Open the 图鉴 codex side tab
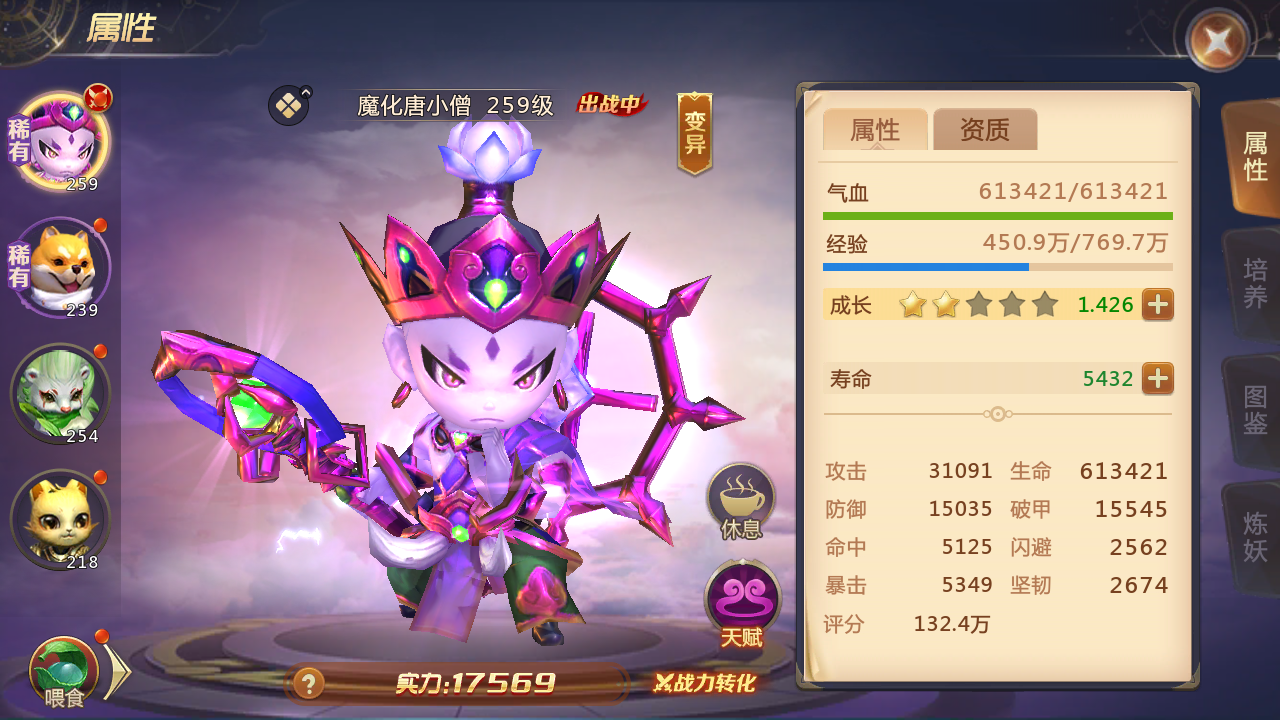This screenshot has height=720, width=1280. pos(1254,410)
